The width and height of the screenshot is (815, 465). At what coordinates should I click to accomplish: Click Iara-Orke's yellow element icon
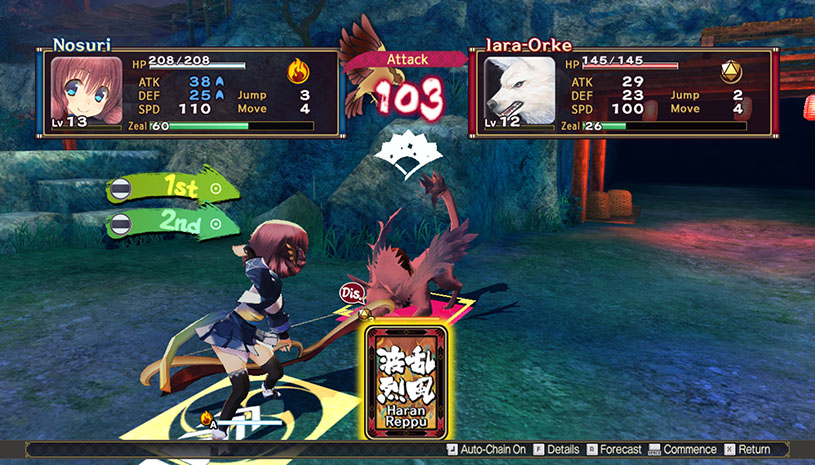(x=731, y=71)
